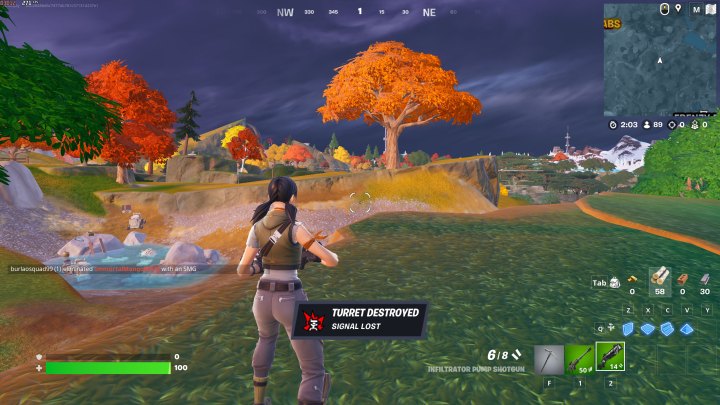Choose the stairs building piece
Image resolution: width=720 pixels, height=405 pixels.
click(x=667, y=328)
